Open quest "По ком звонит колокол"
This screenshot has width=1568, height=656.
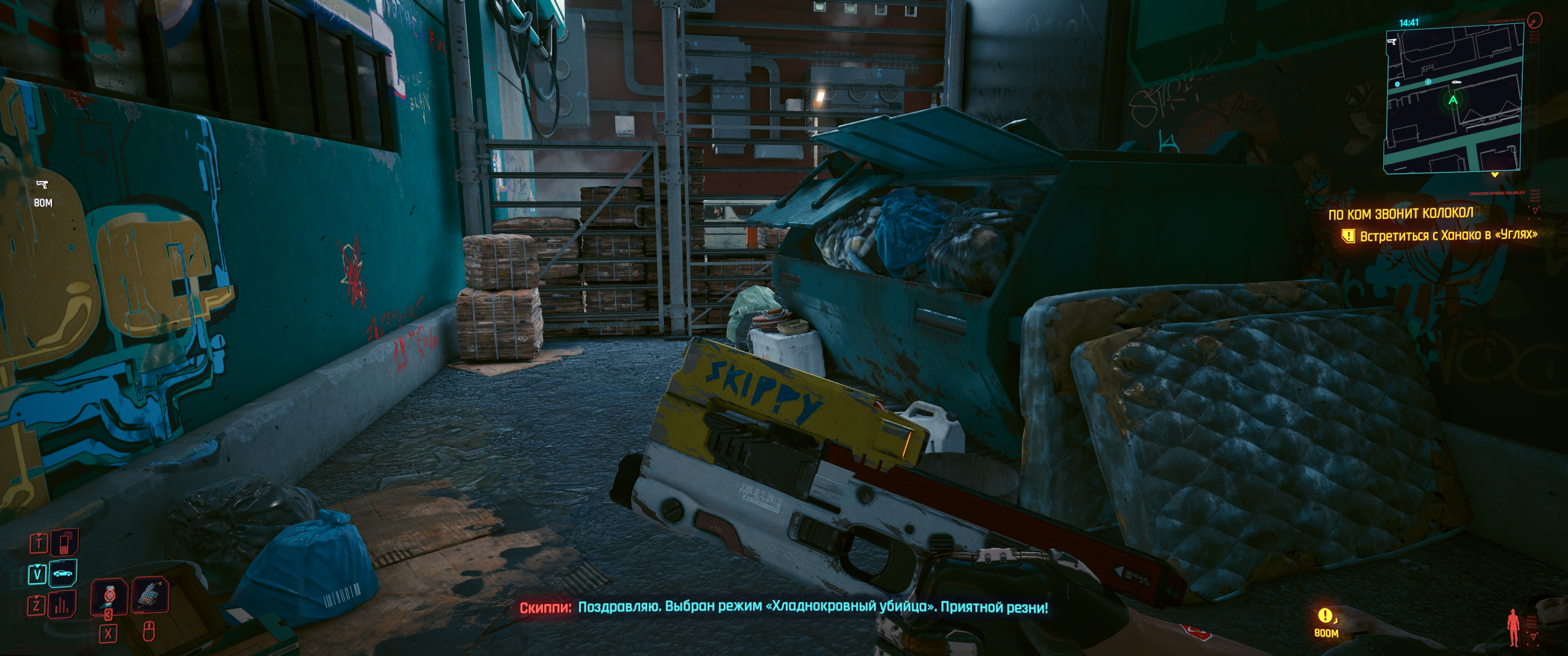(1400, 214)
